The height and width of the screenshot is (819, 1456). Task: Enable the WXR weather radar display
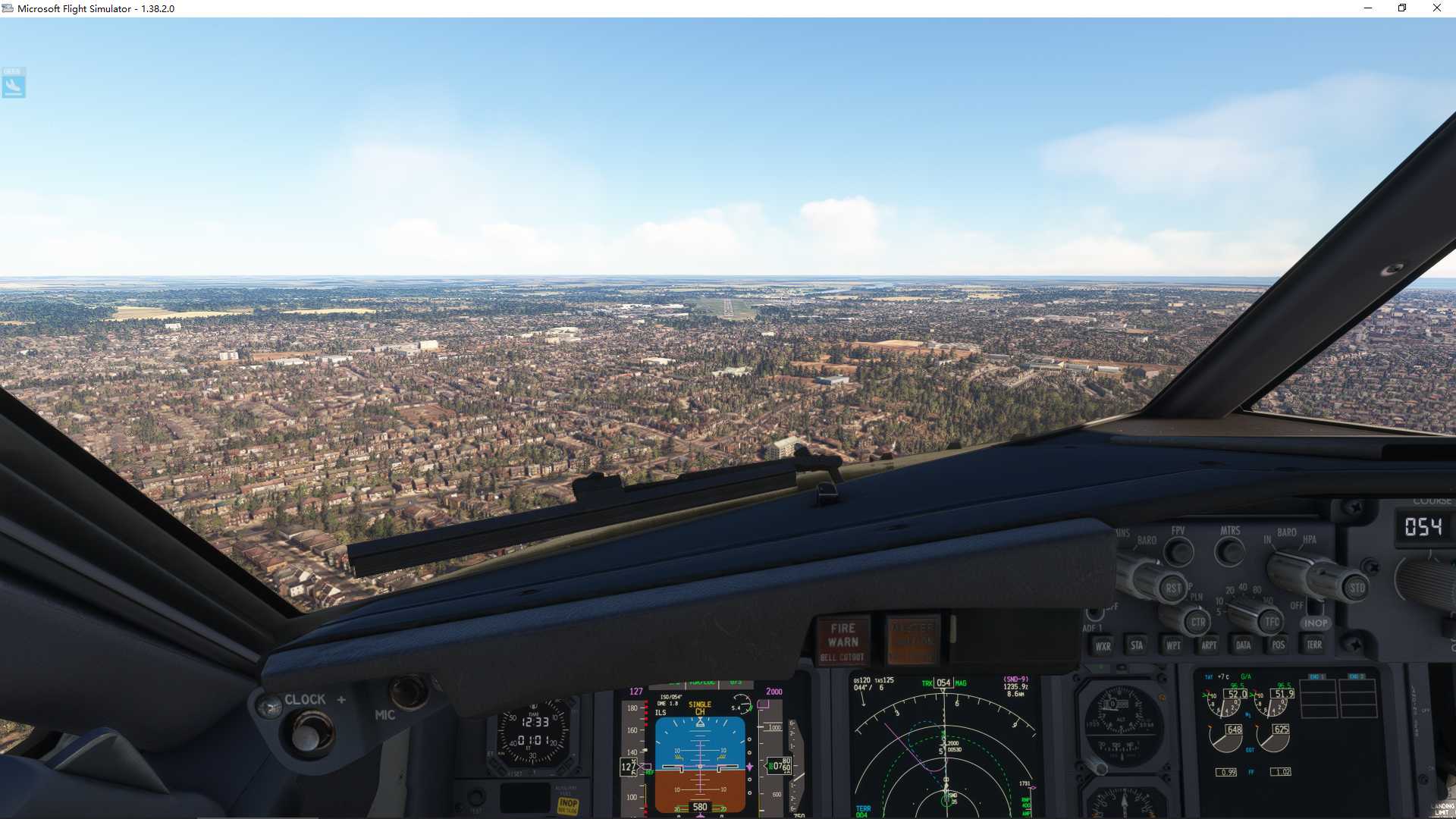coord(1103,647)
